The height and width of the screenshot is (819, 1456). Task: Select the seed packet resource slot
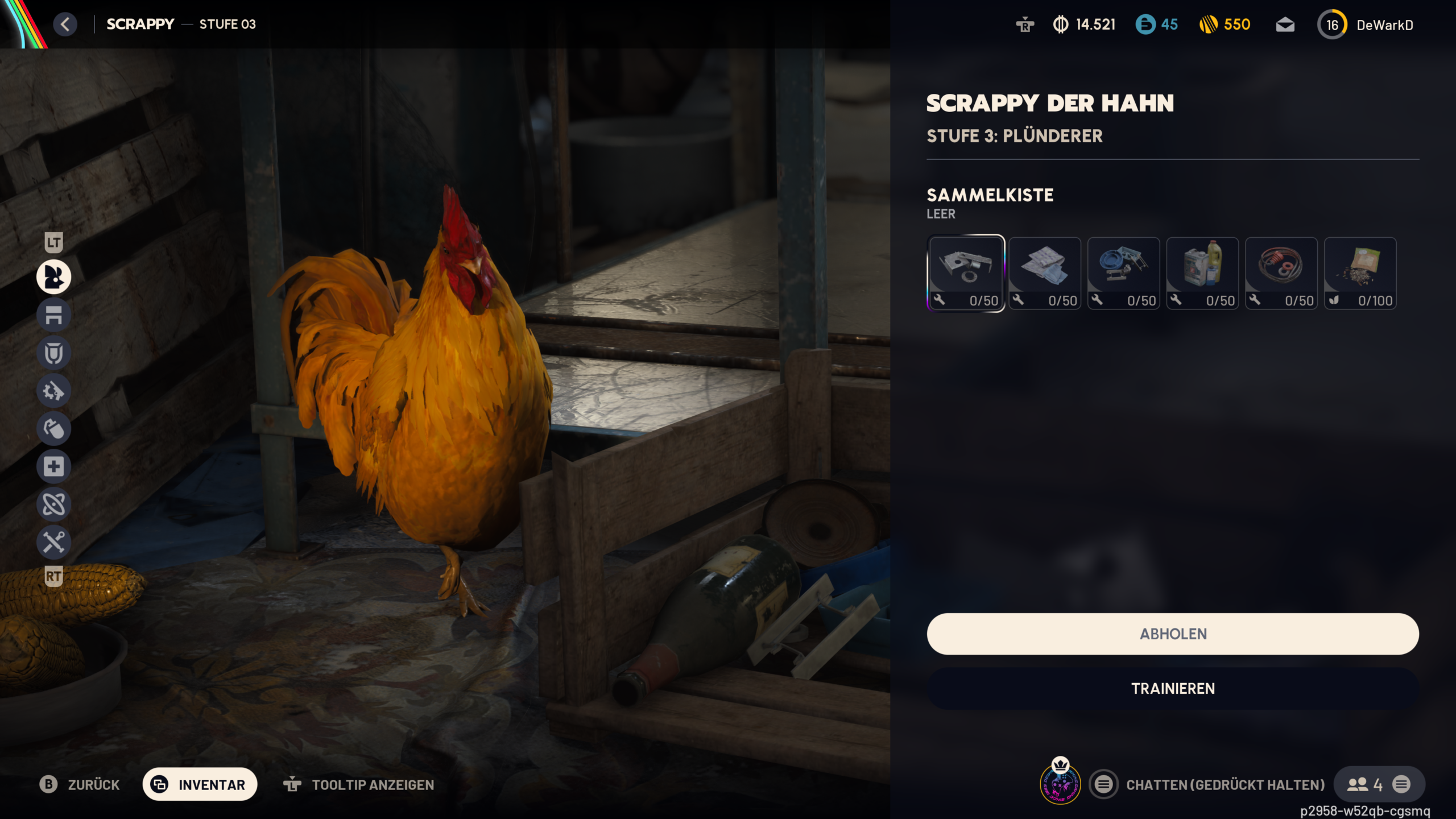click(1360, 273)
